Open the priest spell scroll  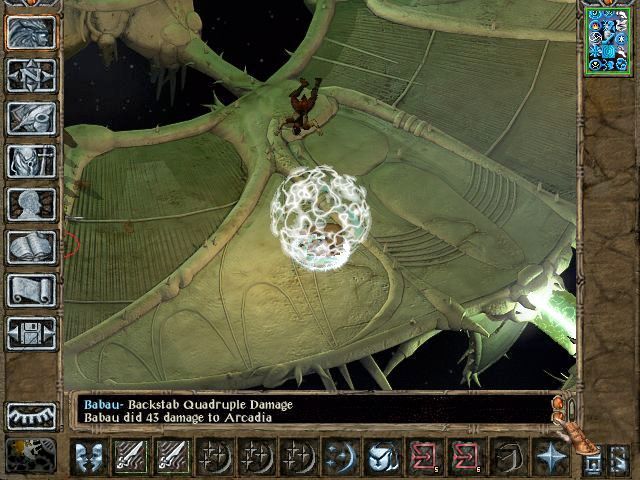coord(32,290)
